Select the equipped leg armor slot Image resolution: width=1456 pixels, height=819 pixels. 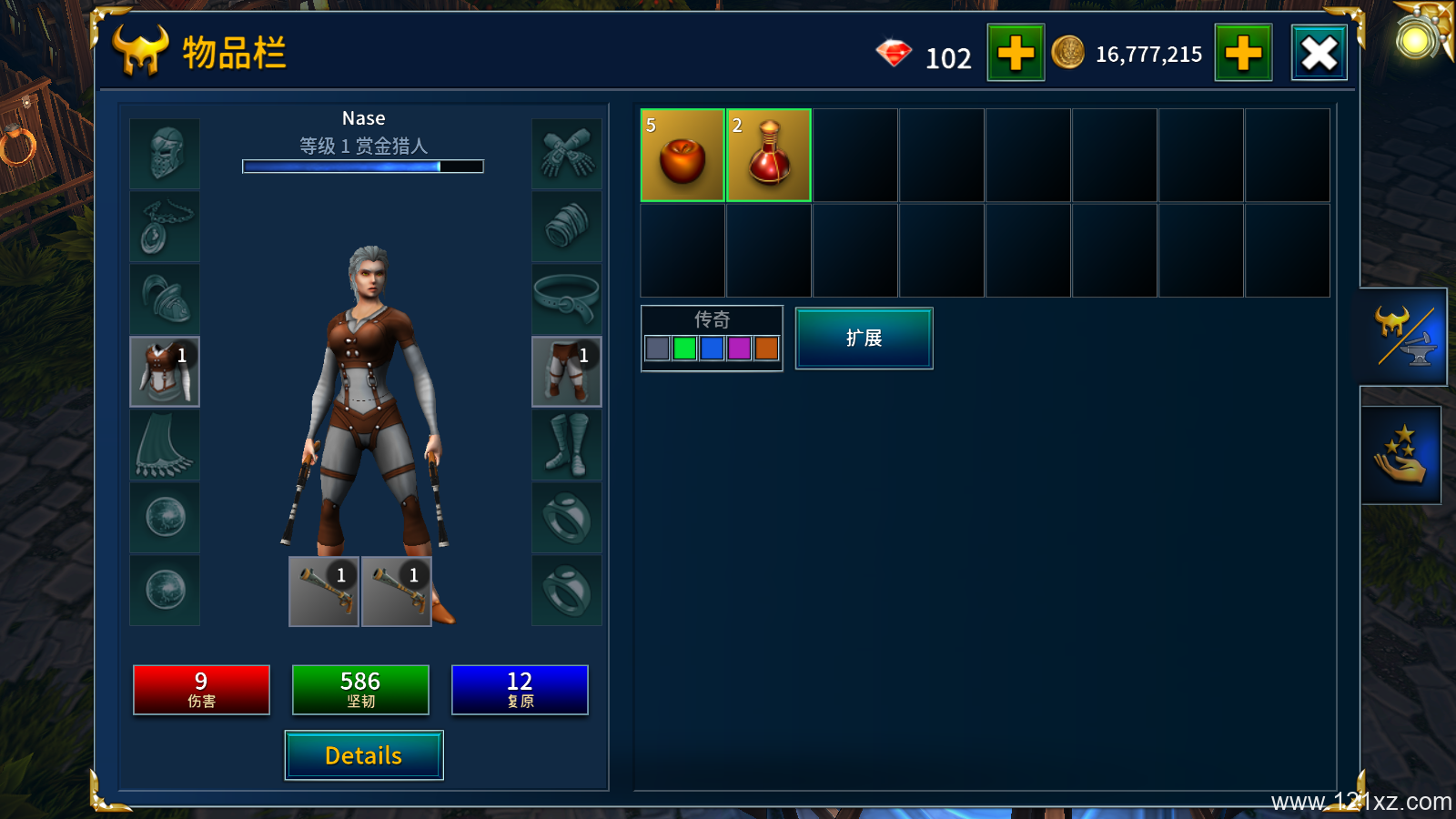click(566, 371)
